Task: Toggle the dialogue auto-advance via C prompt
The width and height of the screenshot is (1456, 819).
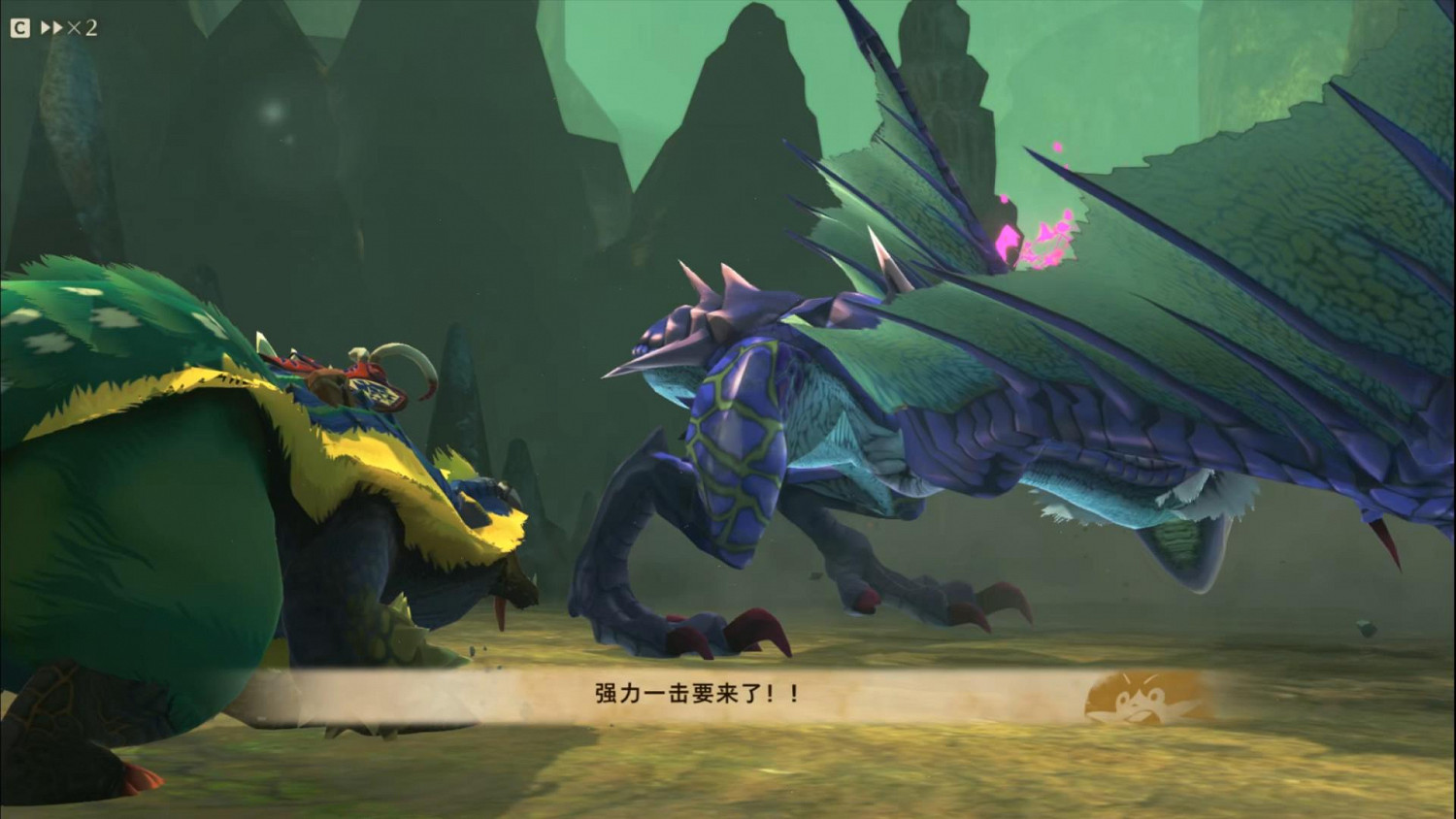Action: 19,27
